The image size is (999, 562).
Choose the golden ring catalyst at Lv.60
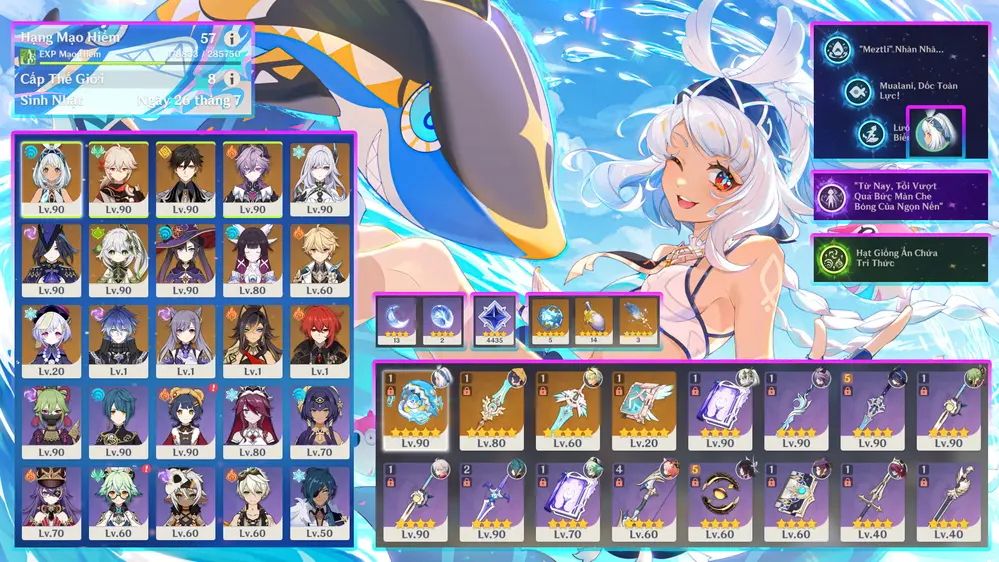click(x=721, y=498)
